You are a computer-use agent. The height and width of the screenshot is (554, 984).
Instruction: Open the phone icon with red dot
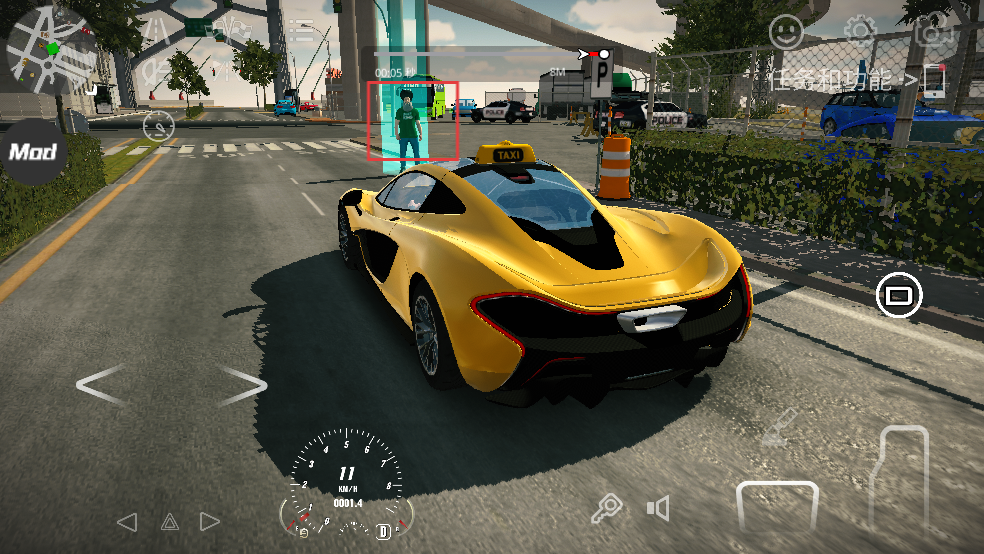tap(934, 79)
